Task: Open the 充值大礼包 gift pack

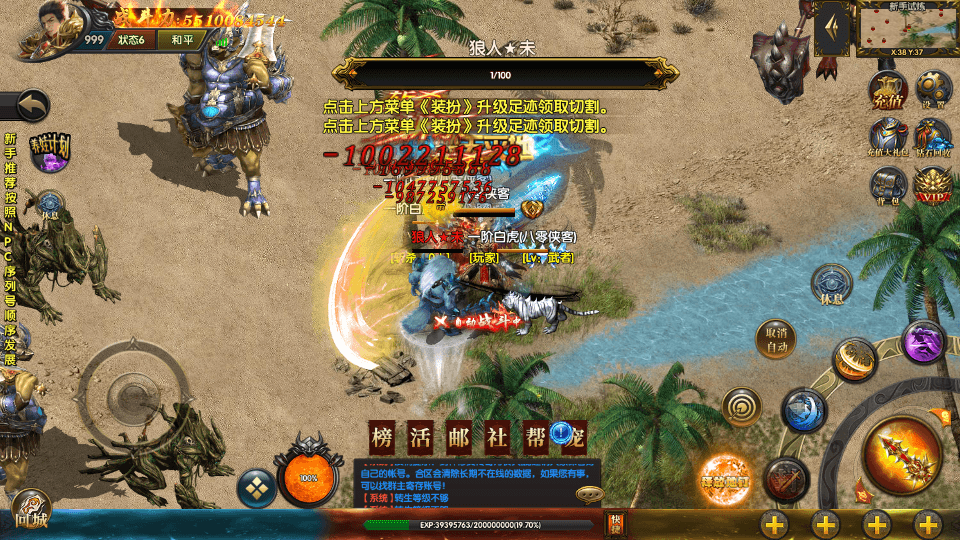Action: coord(887,138)
